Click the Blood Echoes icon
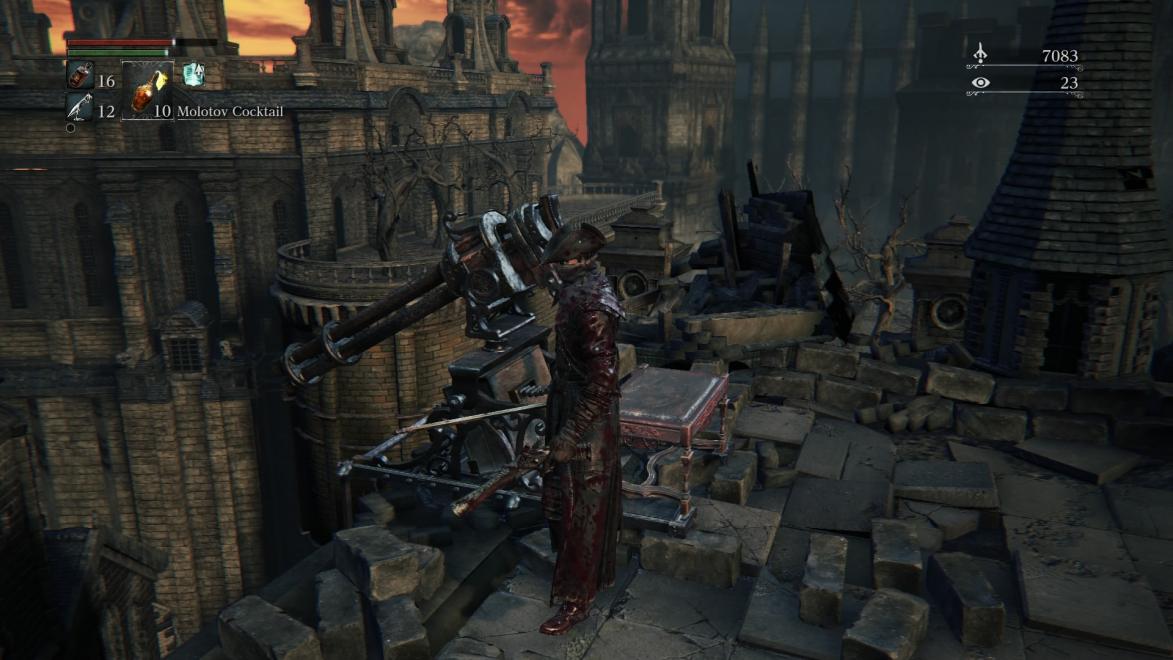 pyautogui.click(x=980, y=54)
